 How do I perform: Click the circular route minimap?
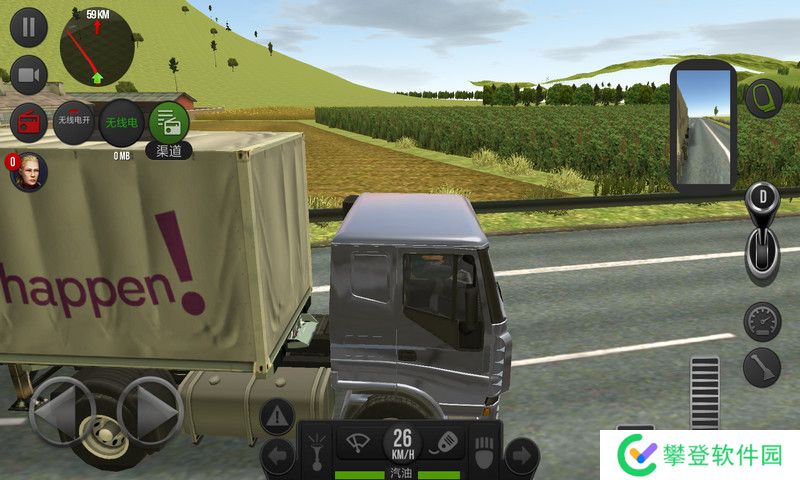[96, 49]
